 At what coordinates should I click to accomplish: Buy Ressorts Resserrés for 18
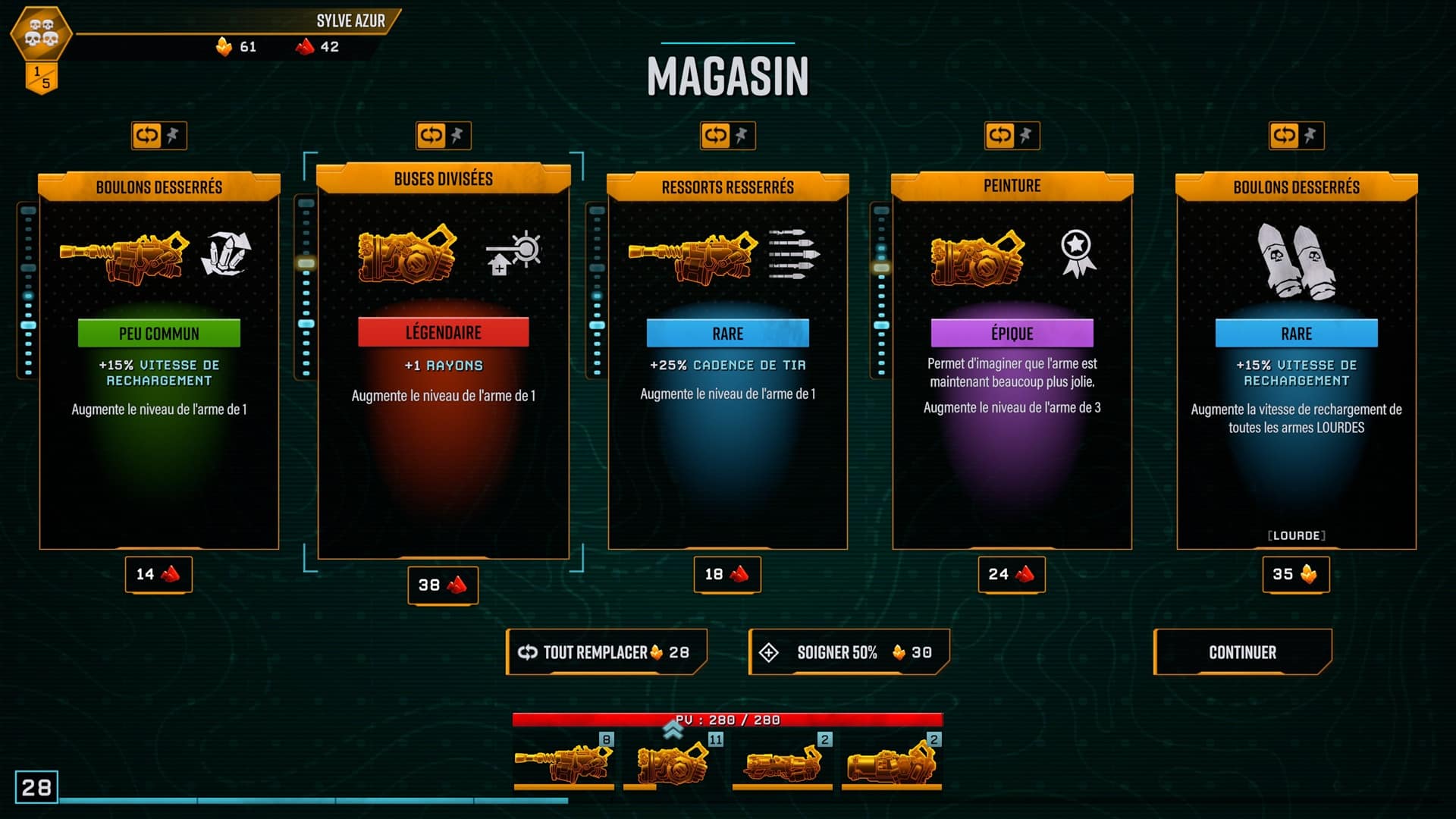click(727, 574)
